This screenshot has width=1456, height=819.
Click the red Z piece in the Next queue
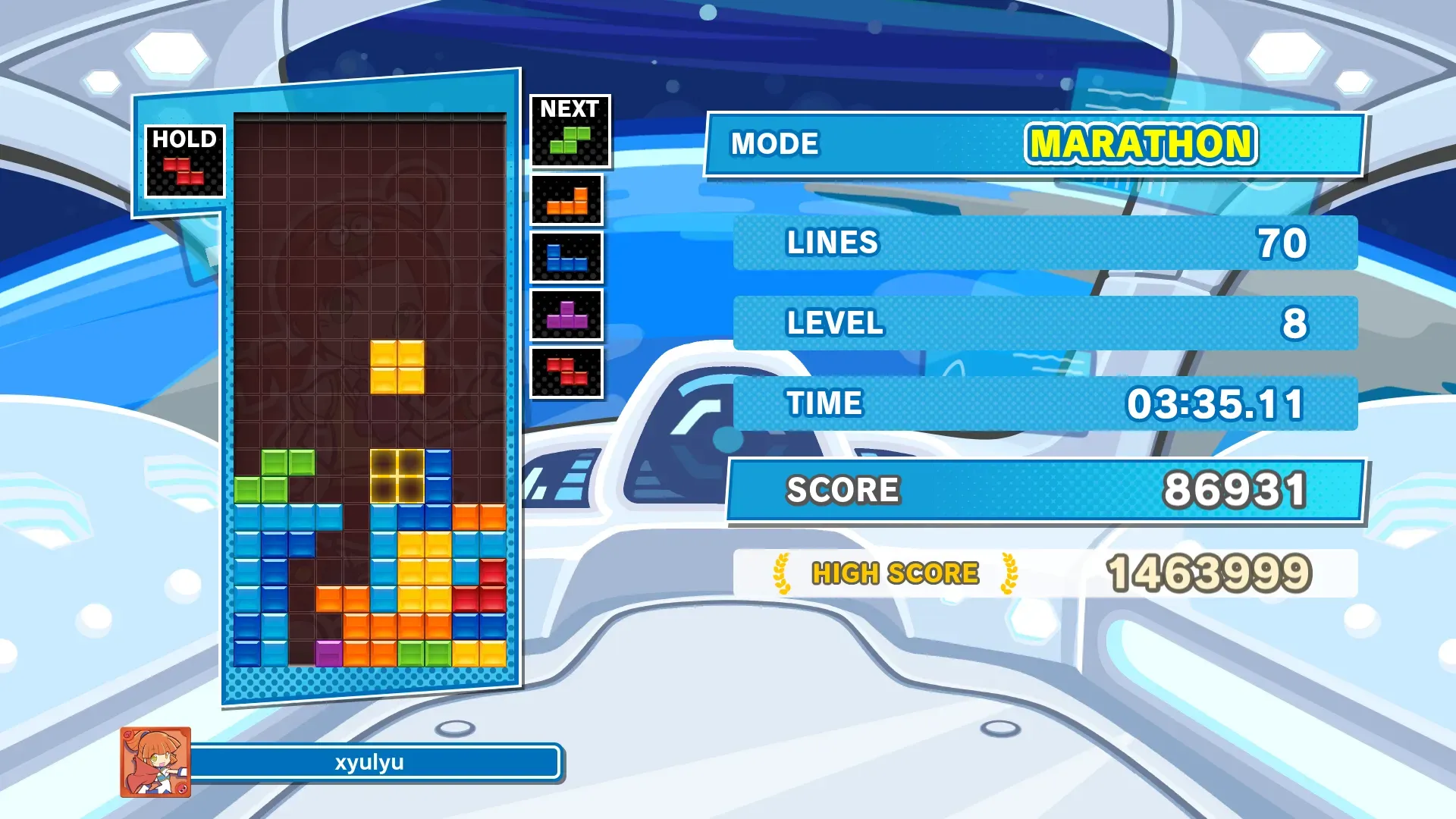click(x=567, y=372)
